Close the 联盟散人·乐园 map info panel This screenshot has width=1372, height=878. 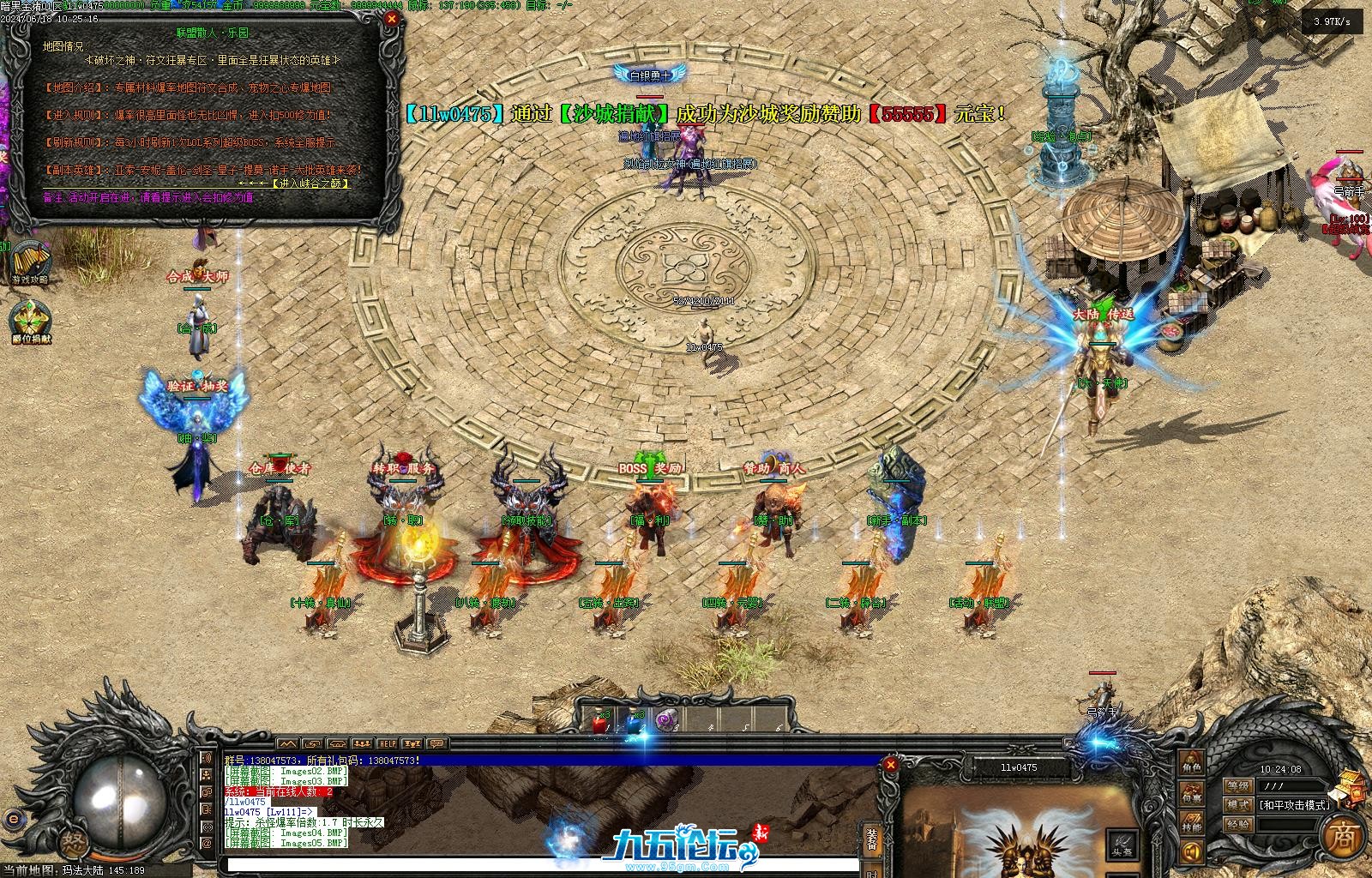click(x=392, y=19)
